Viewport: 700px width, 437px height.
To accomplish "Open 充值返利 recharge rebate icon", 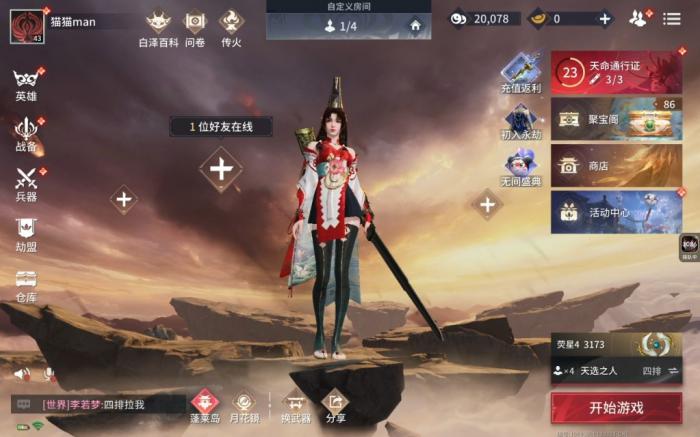I will pyautogui.click(x=521, y=74).
